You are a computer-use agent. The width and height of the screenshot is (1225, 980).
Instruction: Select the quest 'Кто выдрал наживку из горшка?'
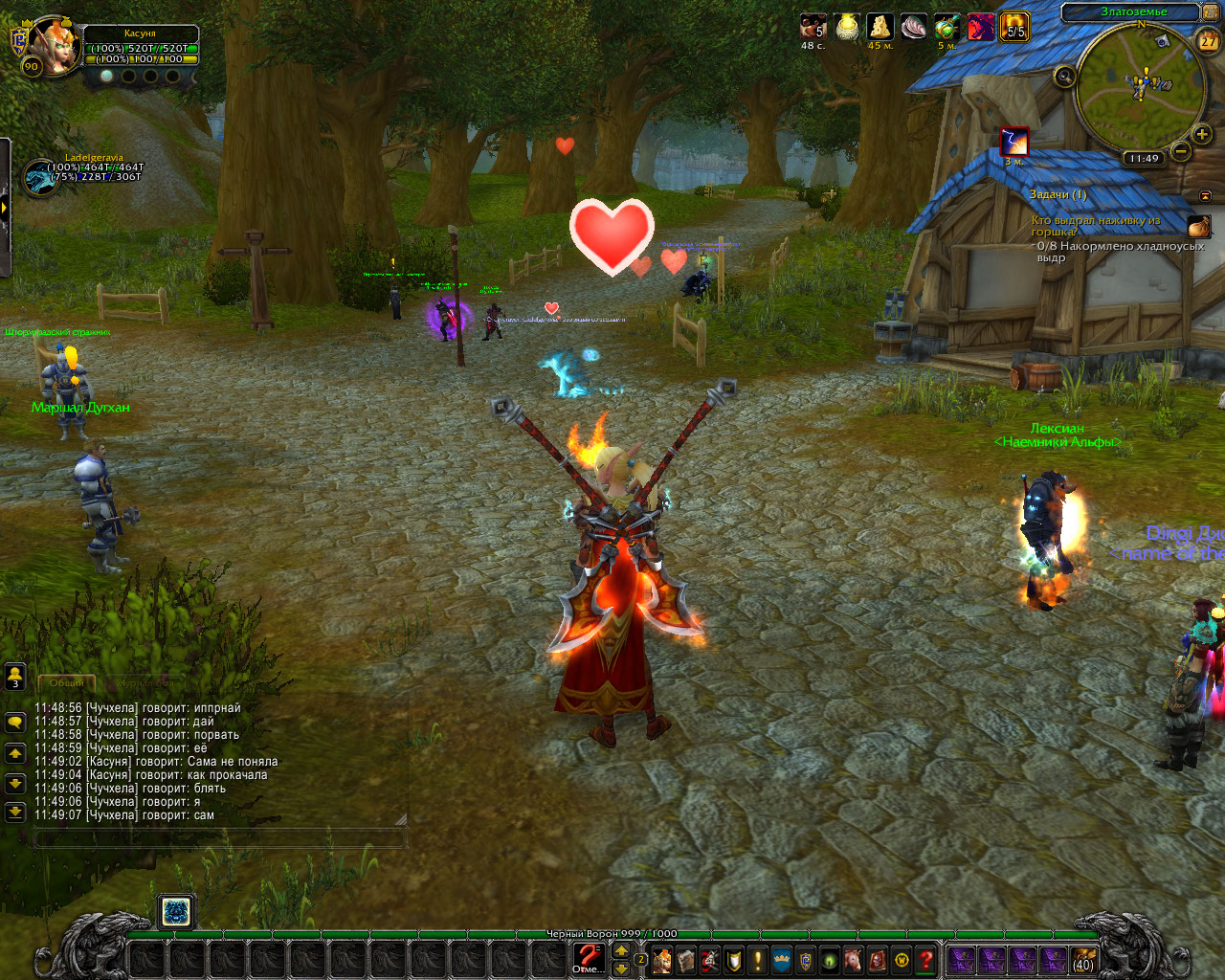pos(1096,226)
